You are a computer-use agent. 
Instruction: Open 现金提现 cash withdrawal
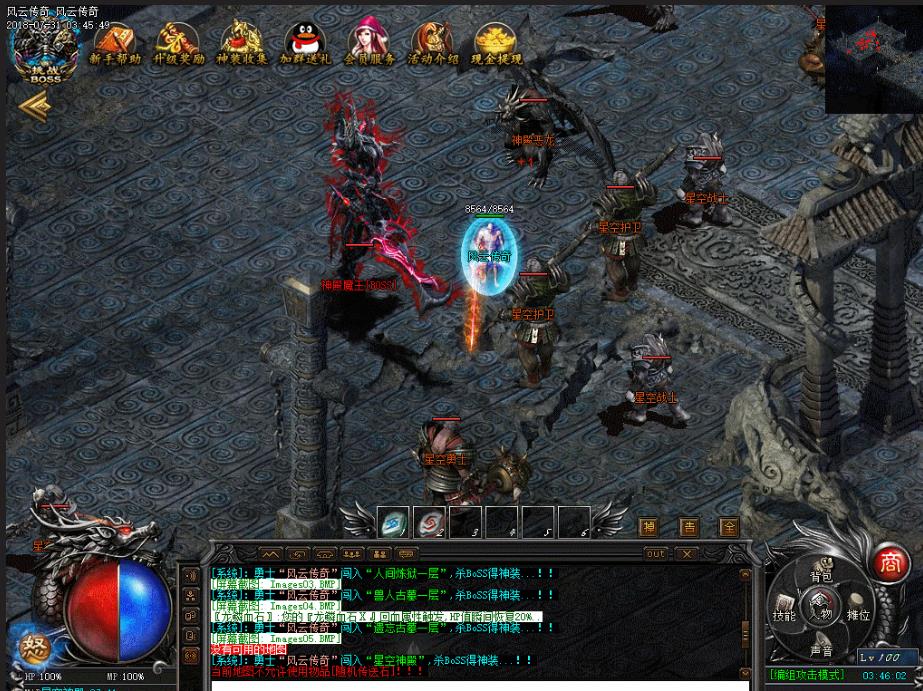click(x=497, y=44)
